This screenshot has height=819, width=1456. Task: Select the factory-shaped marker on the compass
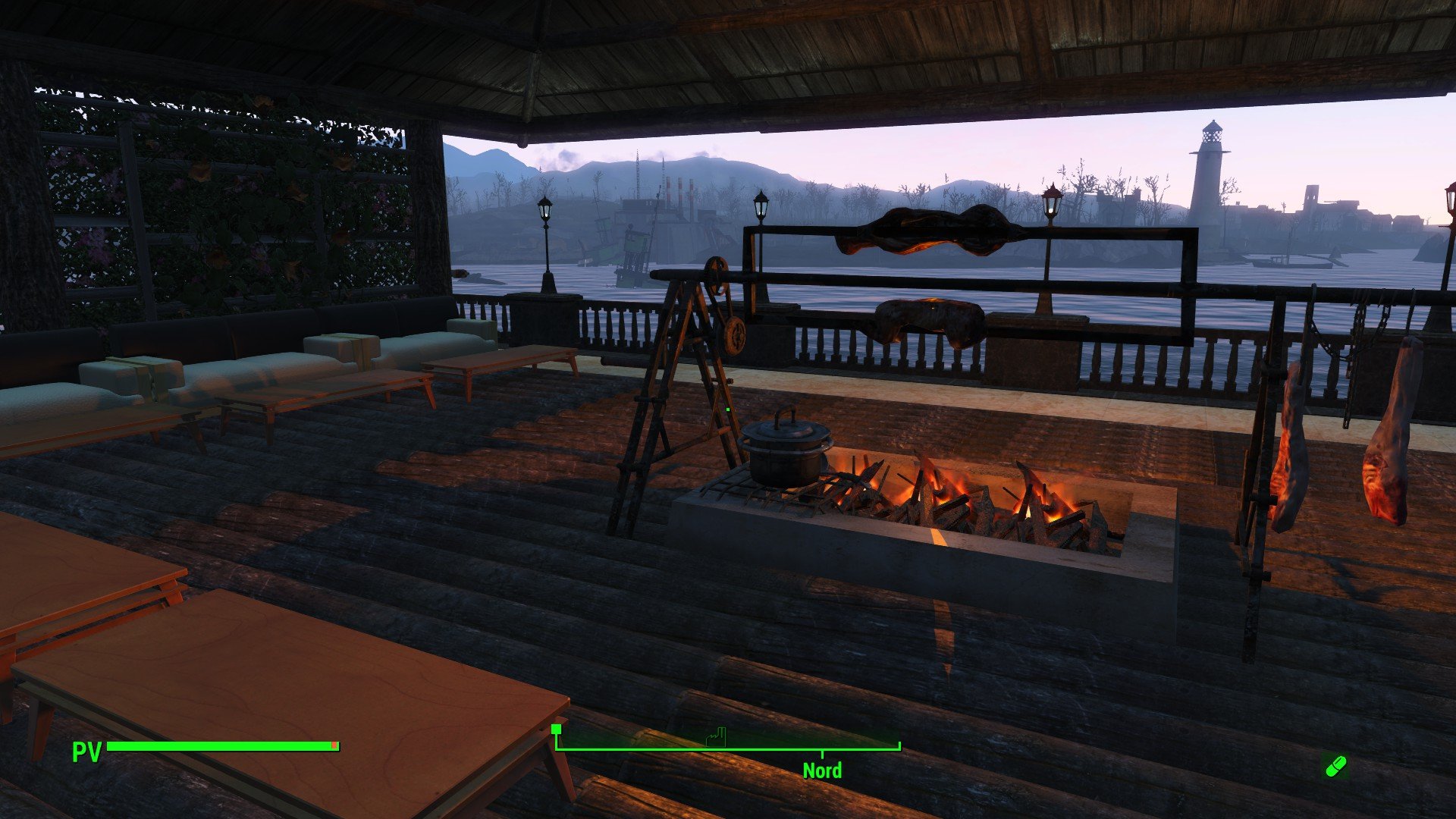(717, 736)
